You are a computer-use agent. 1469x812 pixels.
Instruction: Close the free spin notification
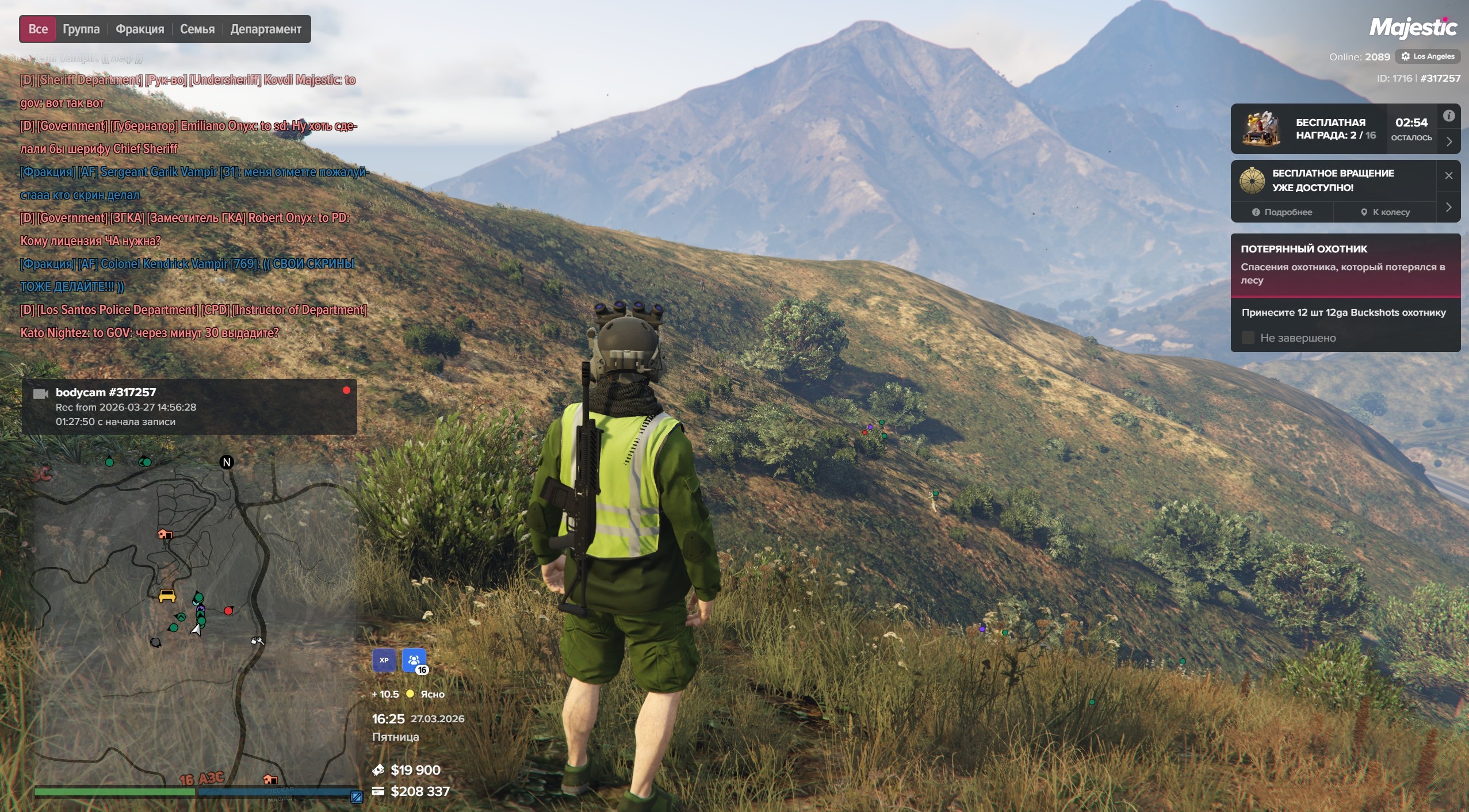(1449, 175)
